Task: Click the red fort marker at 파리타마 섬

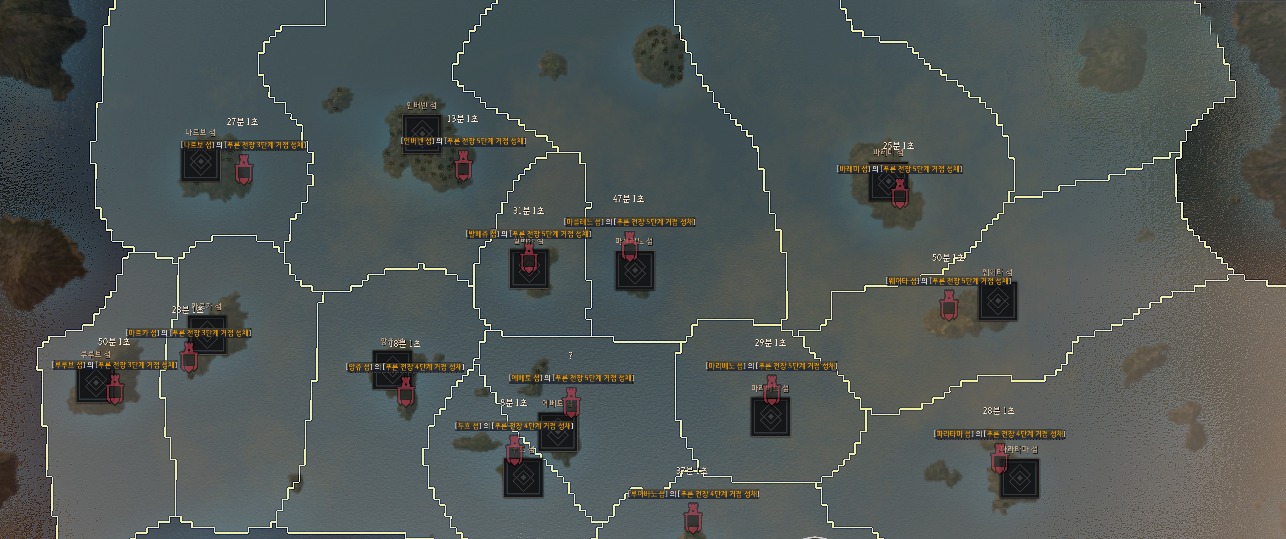Action: (999, 459)
